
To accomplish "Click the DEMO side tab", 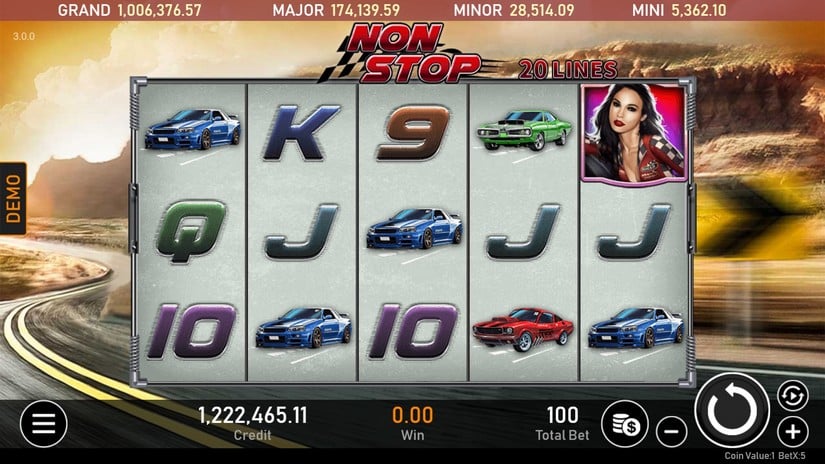I will 13,198.
